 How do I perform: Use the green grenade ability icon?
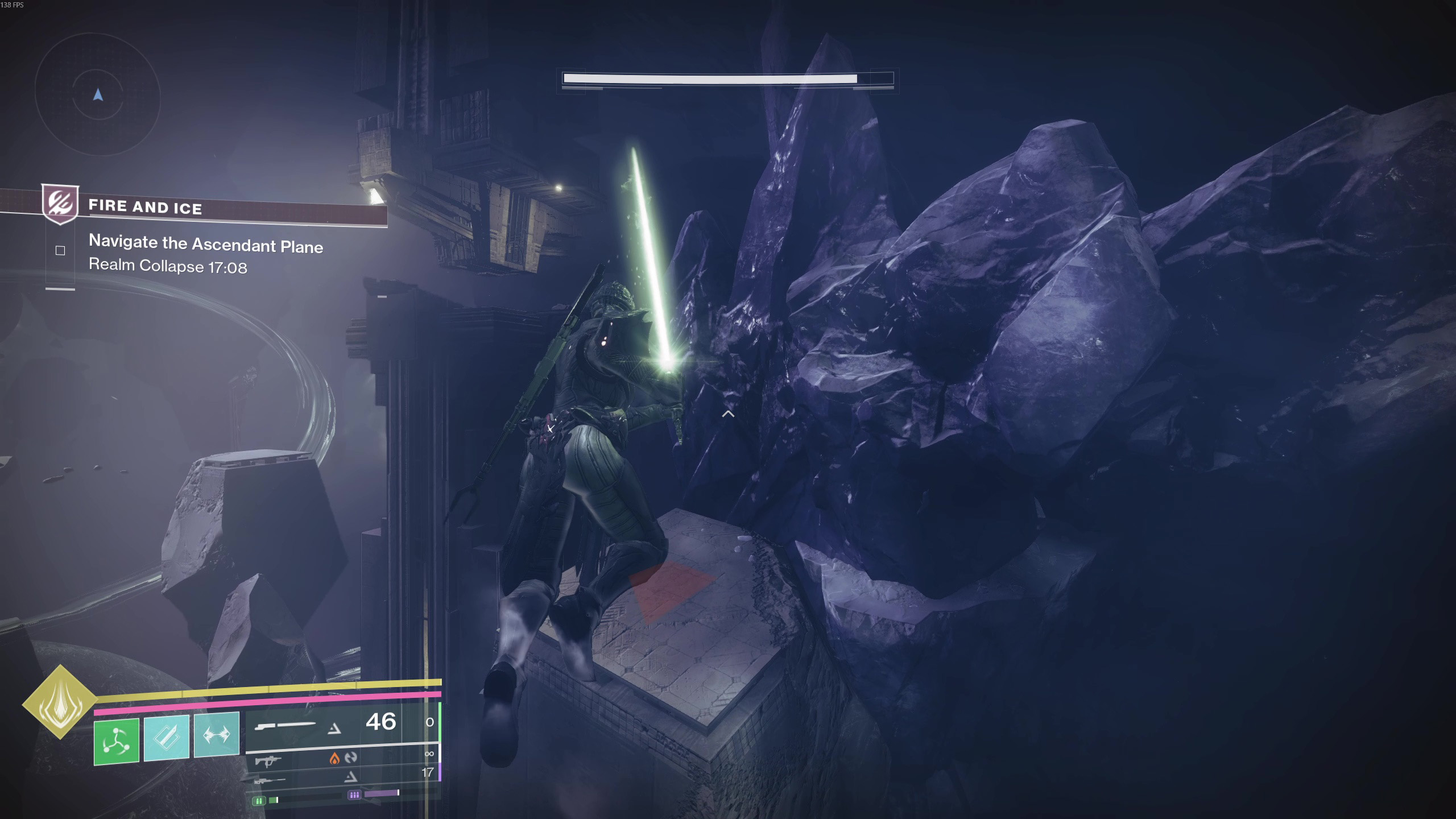pyautogui.click(x=117, y=741)
